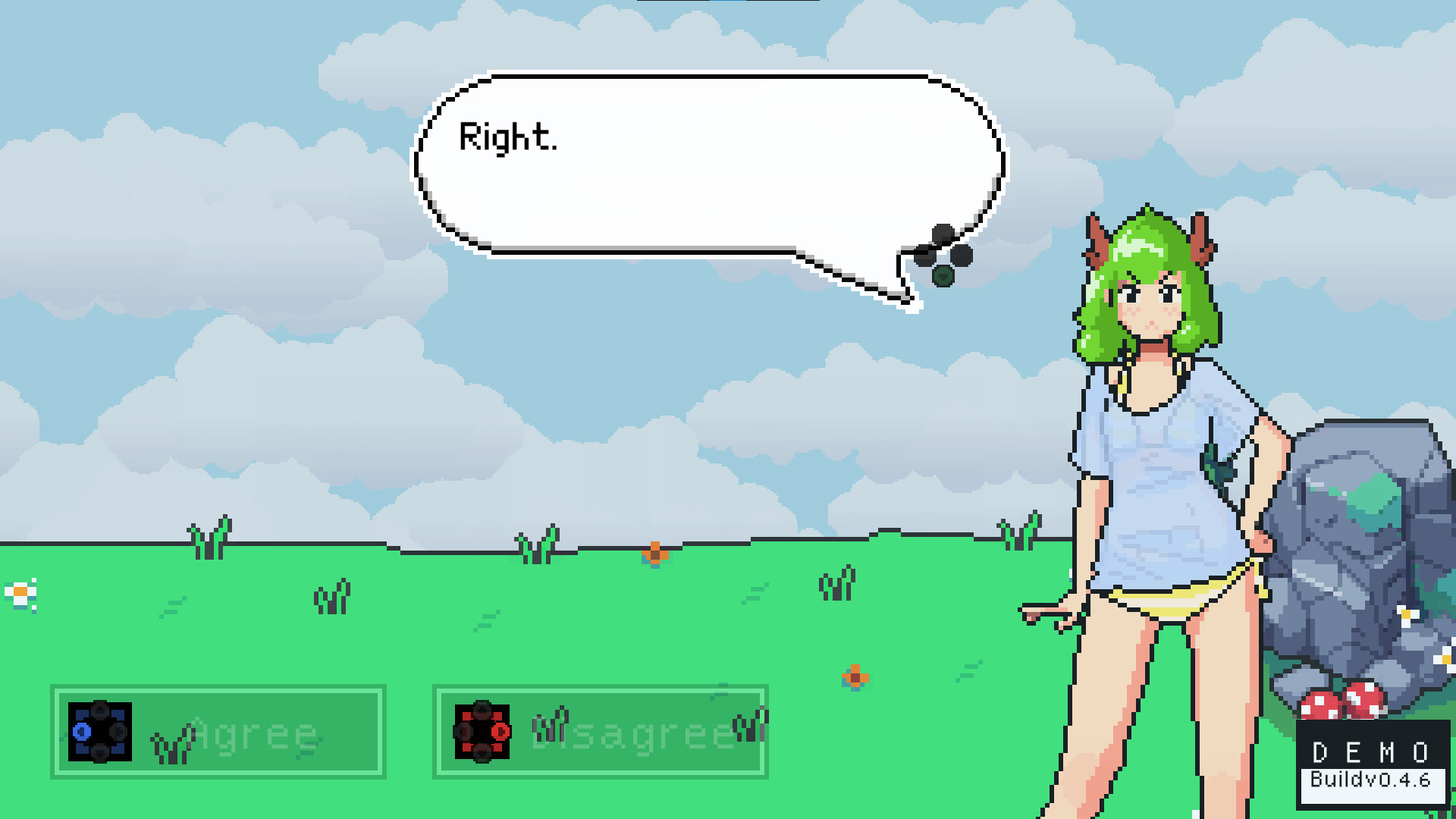Click the large gray rock behind the character
This screenshot has height=819, width=1456.
tap(1357, 546)
